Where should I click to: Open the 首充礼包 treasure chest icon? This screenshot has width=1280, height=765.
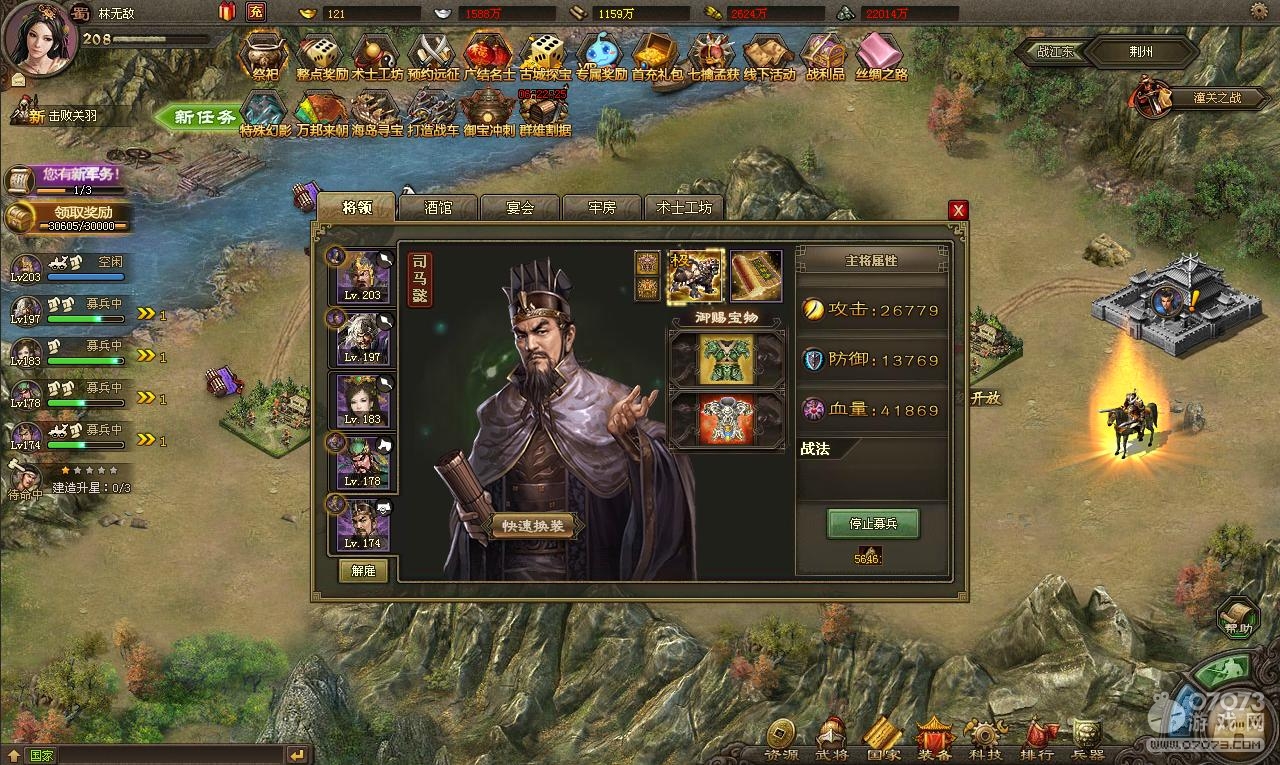657,55
